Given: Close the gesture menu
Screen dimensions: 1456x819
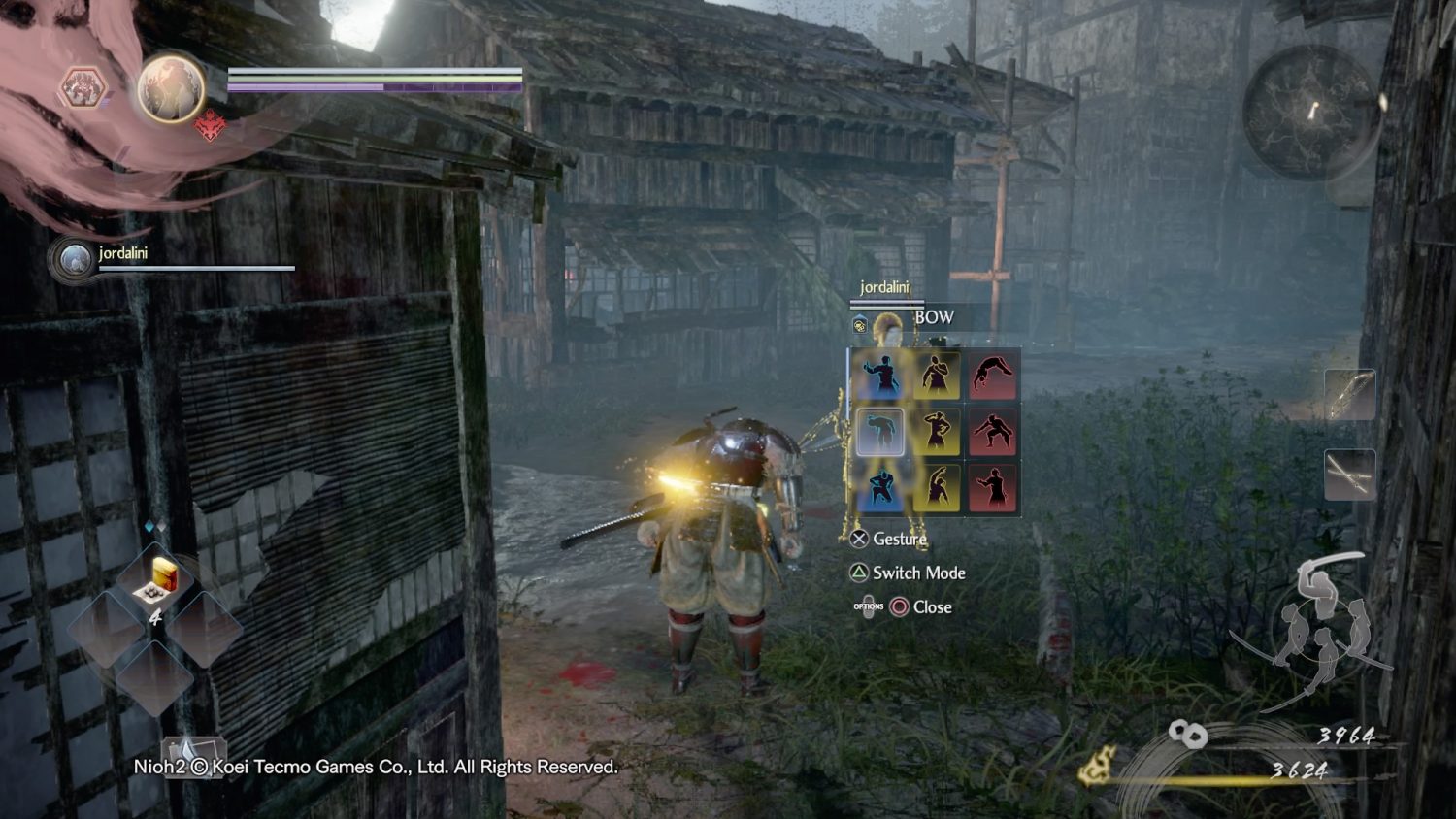Looking at the screenshot, I should tap(920, 607).
